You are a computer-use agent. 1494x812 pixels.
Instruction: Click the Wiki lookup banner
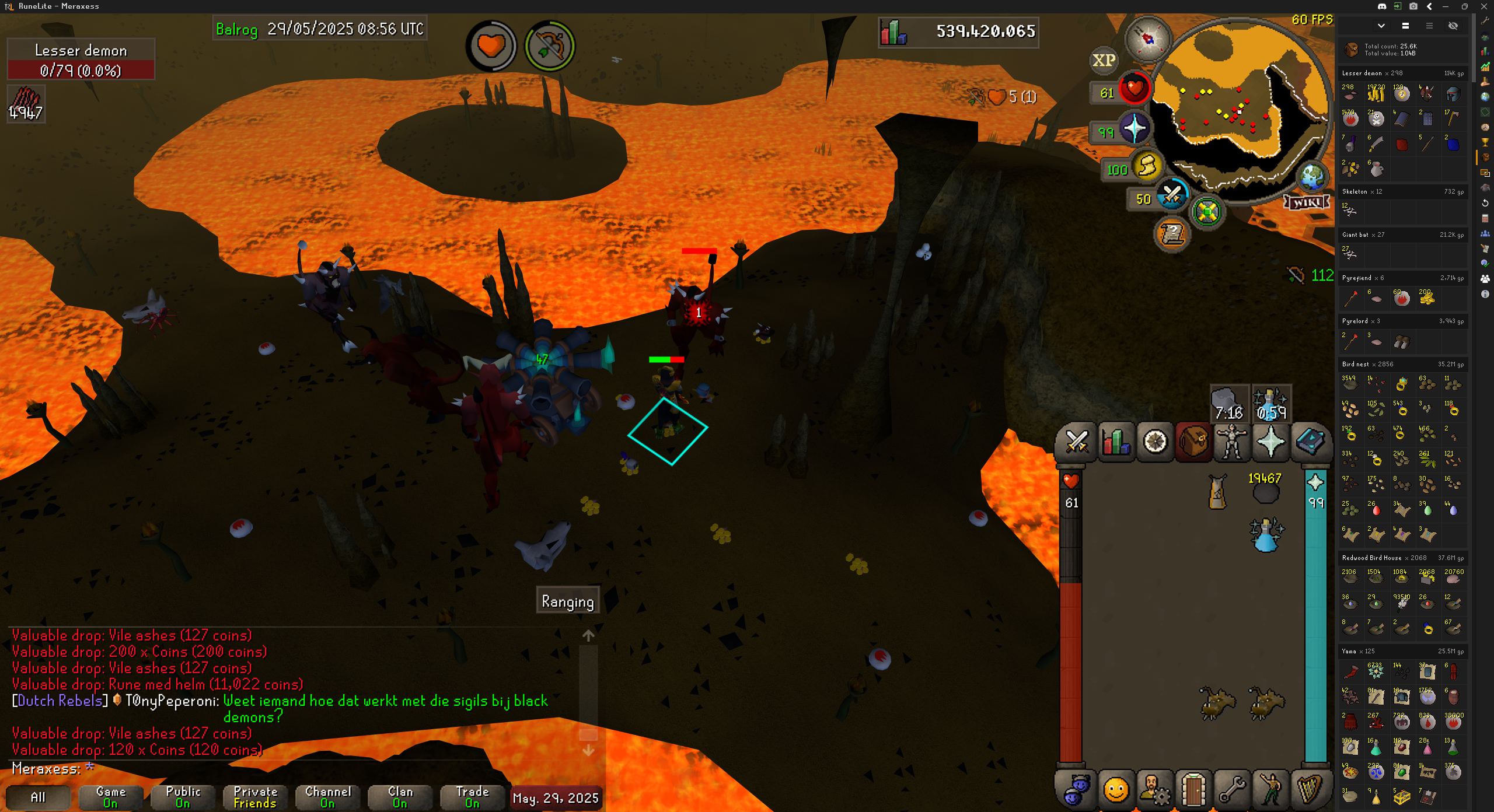1307,202
